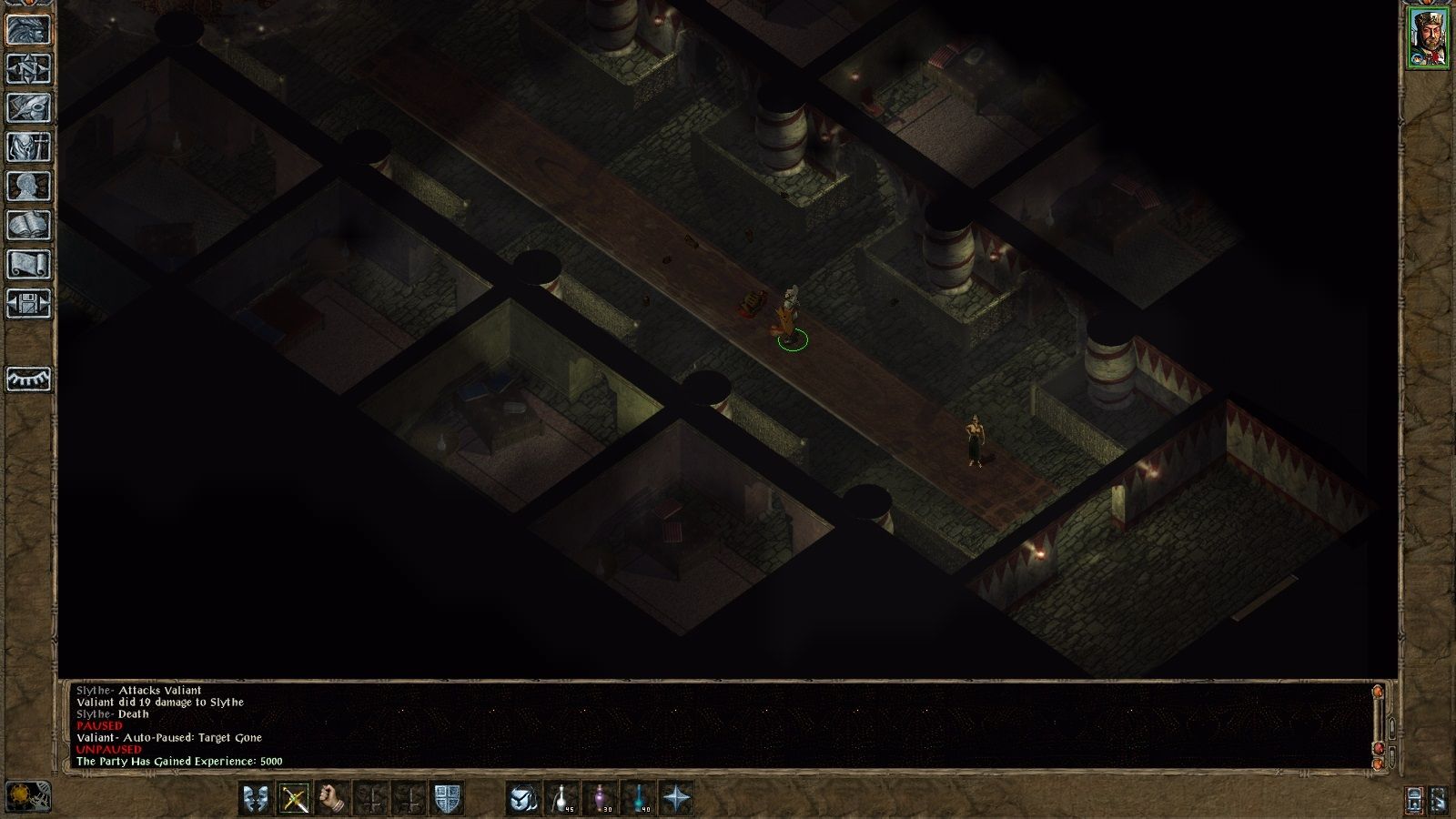Select the bare fist weapon slot
1456x819 pixels.
pyautogui.click(x=333, y=799)
